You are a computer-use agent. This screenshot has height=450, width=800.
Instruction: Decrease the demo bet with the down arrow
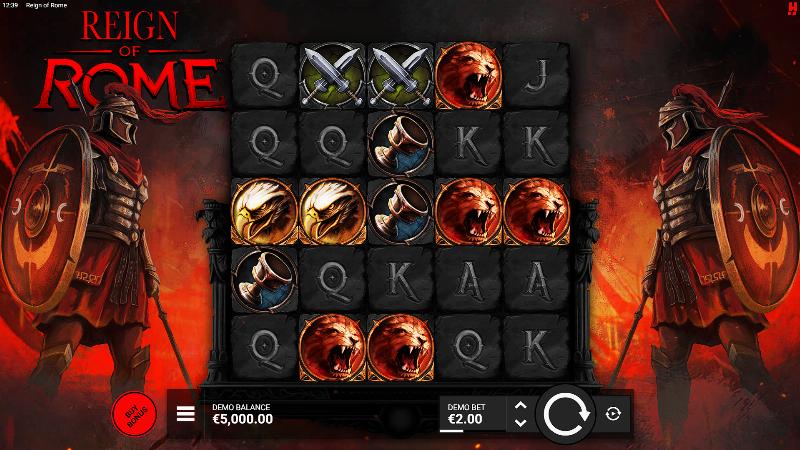tap(519, 422)
